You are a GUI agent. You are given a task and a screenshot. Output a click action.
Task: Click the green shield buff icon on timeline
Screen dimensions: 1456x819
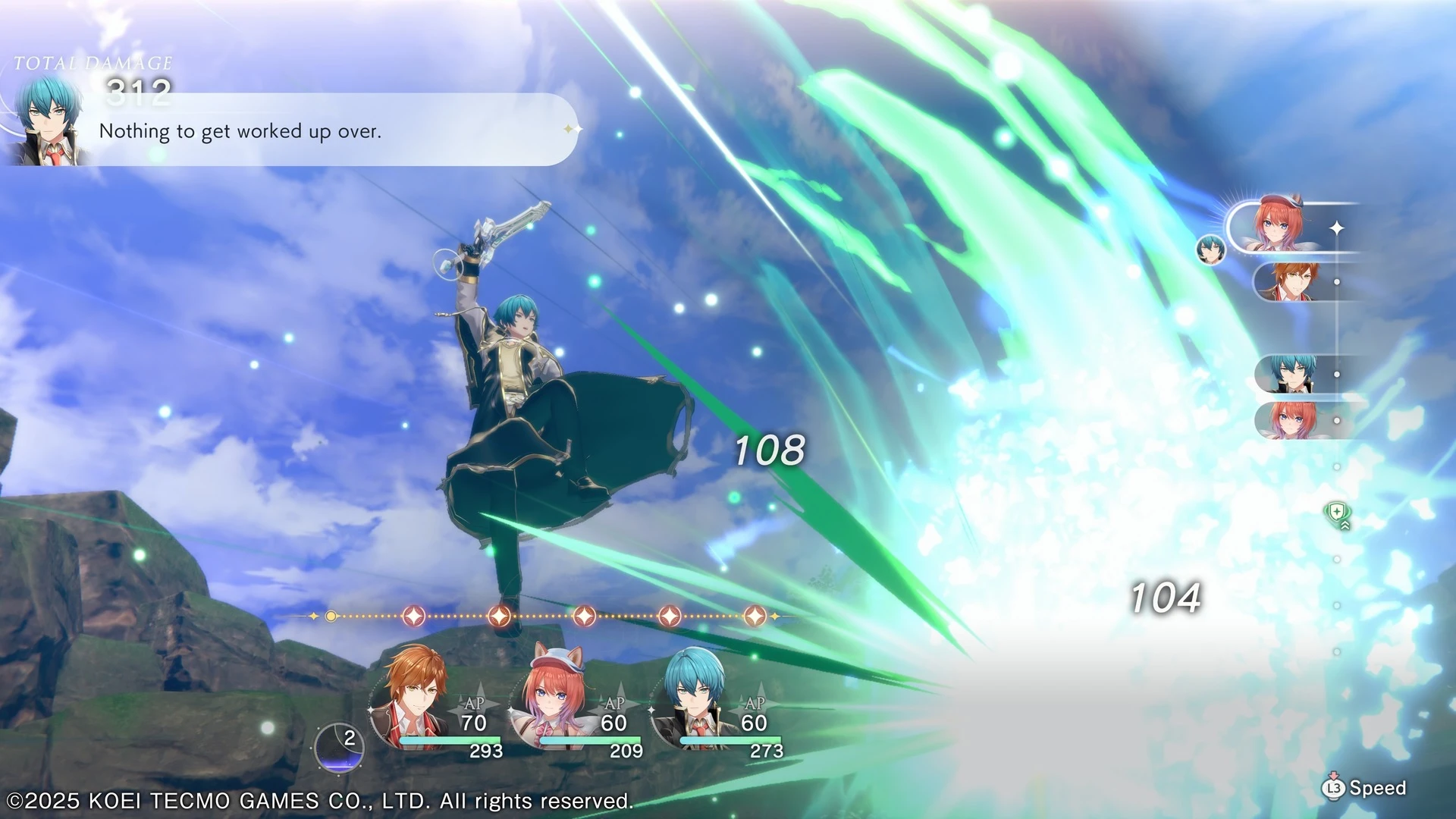[1337, 514]
